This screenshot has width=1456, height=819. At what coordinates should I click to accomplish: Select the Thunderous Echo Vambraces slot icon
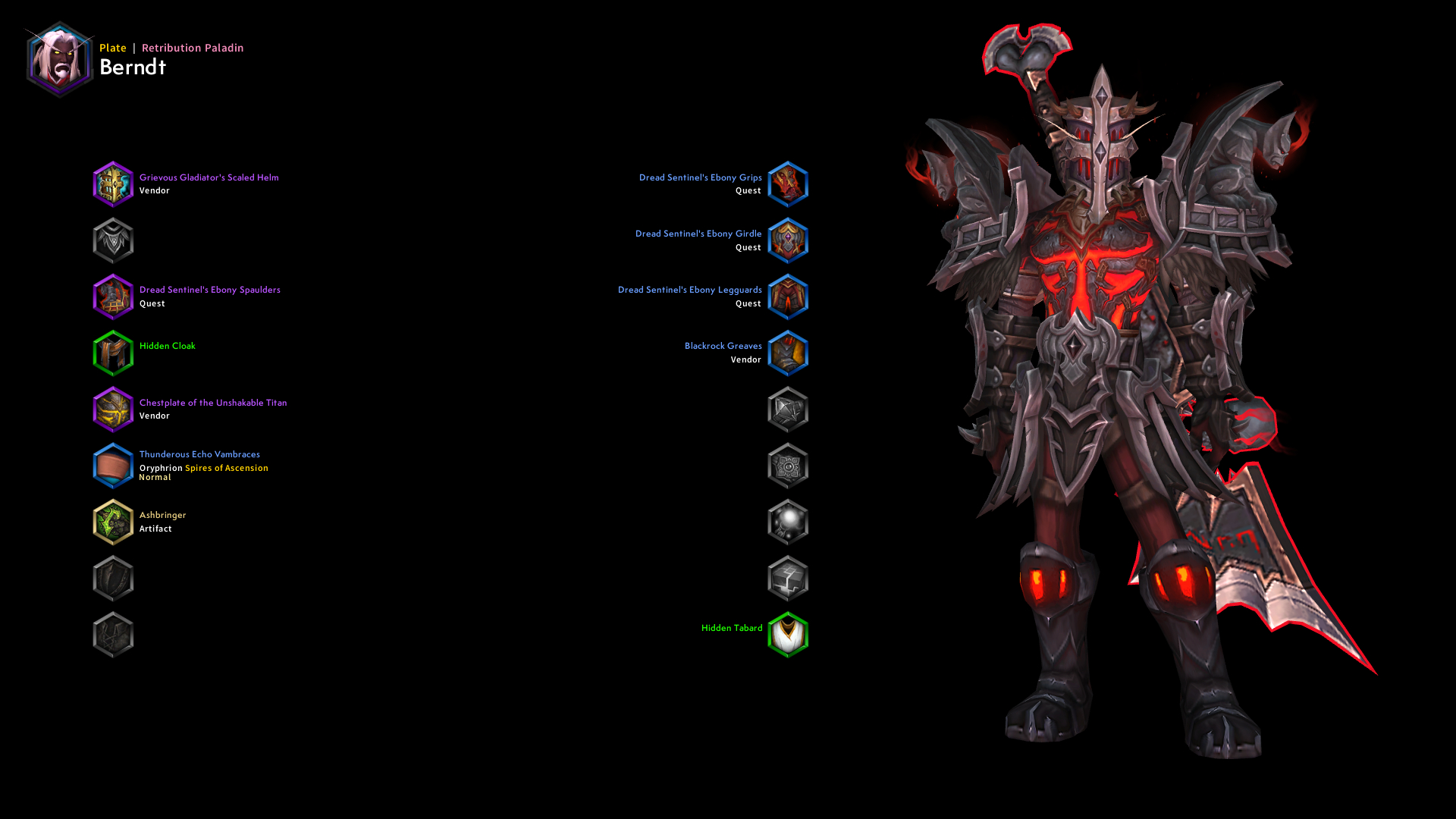tap(113, 466)
